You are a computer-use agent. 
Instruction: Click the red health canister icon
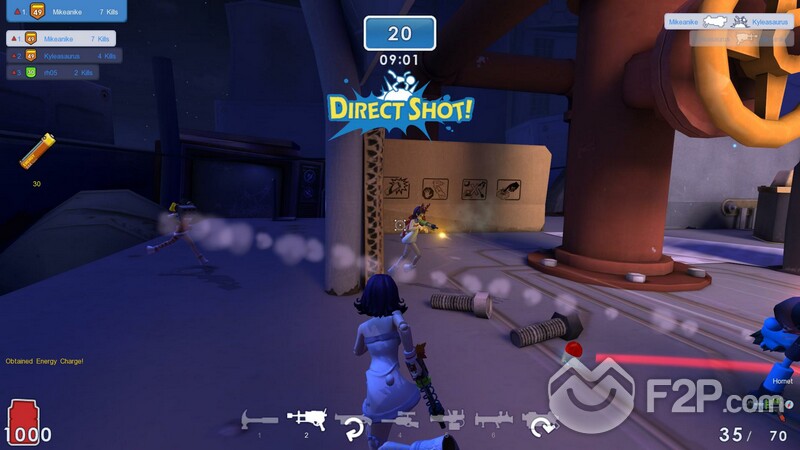[x=22, y=420]
